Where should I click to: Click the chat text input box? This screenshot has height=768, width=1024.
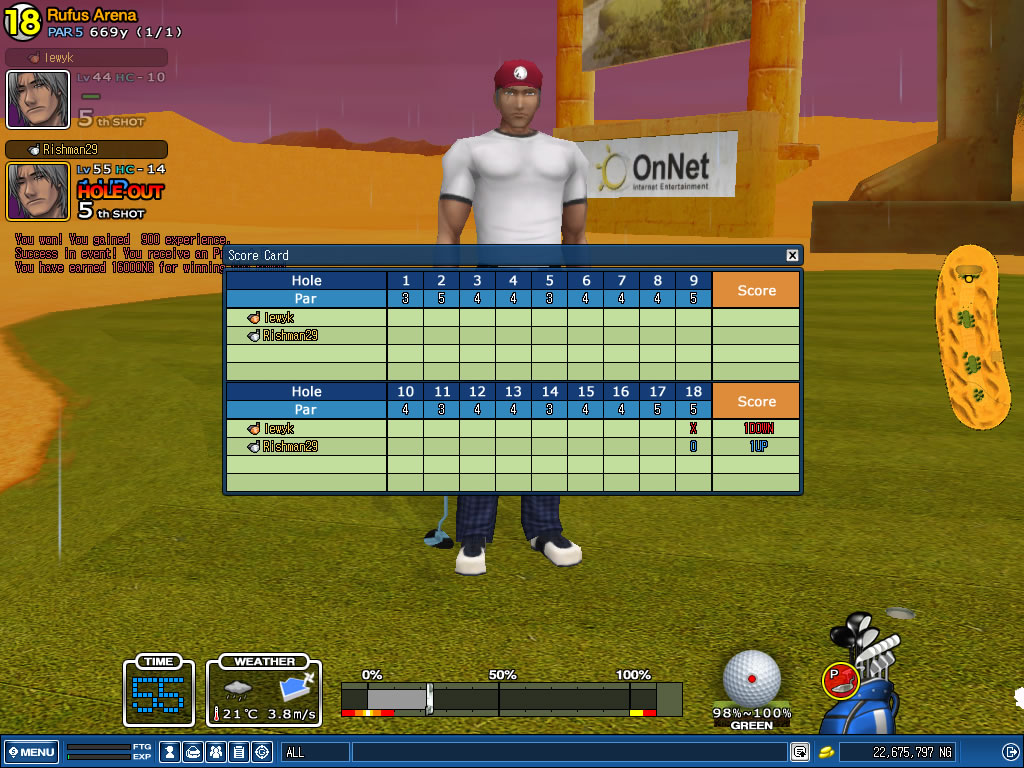pos(568,752)
